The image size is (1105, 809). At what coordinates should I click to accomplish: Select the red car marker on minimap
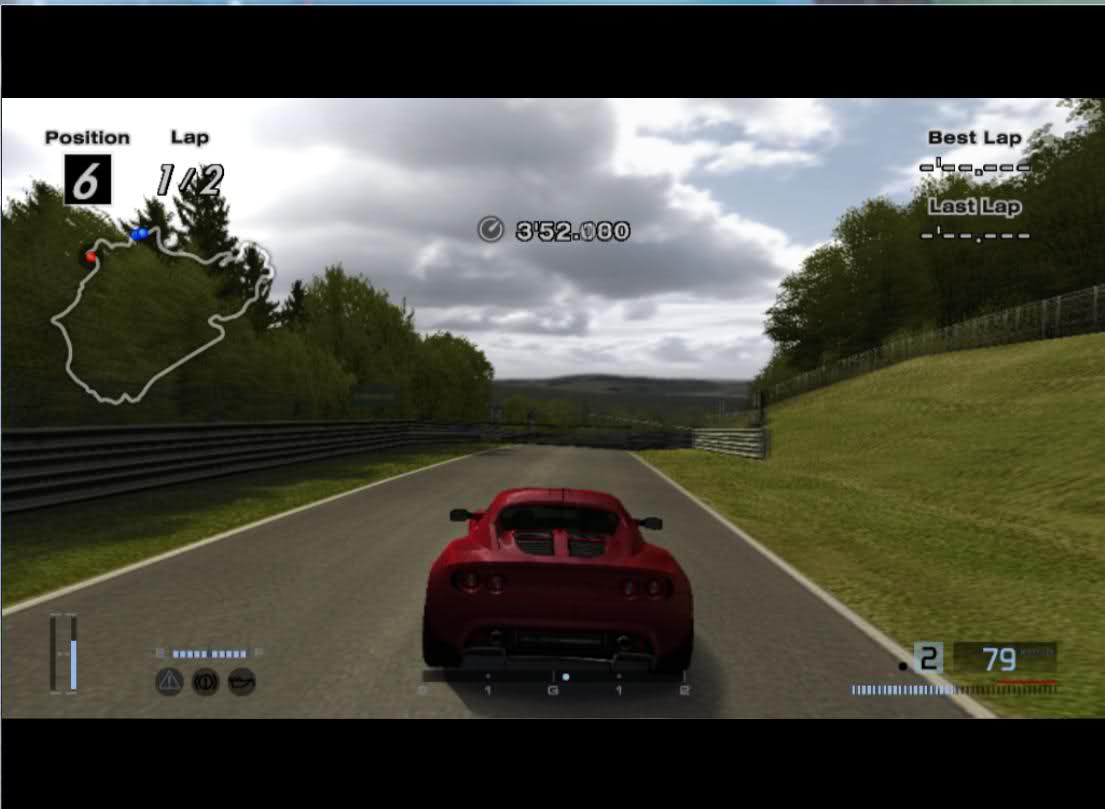click(x=91, y=257)
